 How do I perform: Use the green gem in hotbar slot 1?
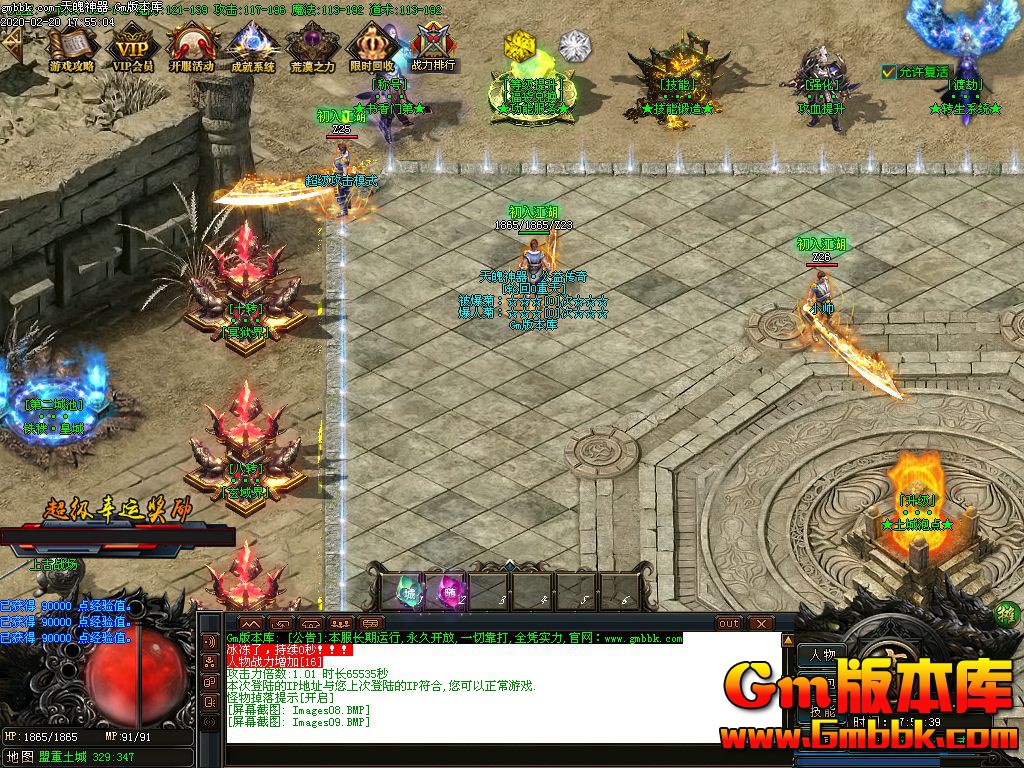[x=410, y=591]
